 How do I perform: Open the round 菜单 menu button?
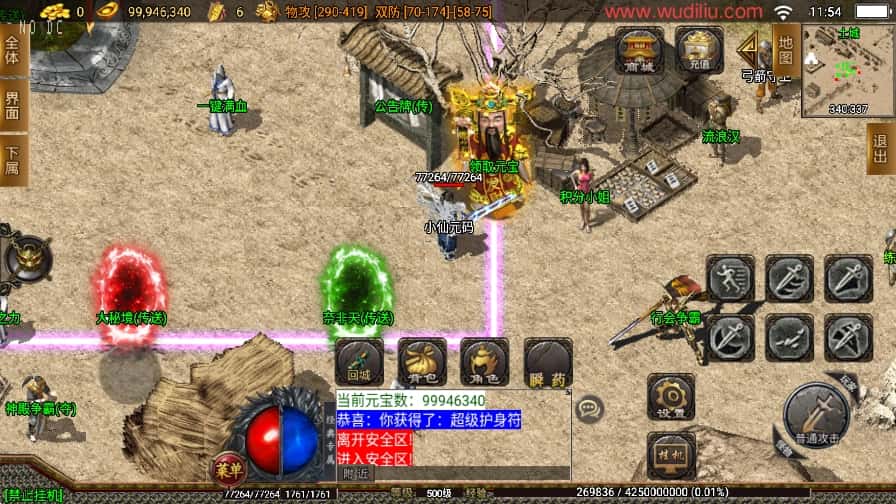pos(228,469)
